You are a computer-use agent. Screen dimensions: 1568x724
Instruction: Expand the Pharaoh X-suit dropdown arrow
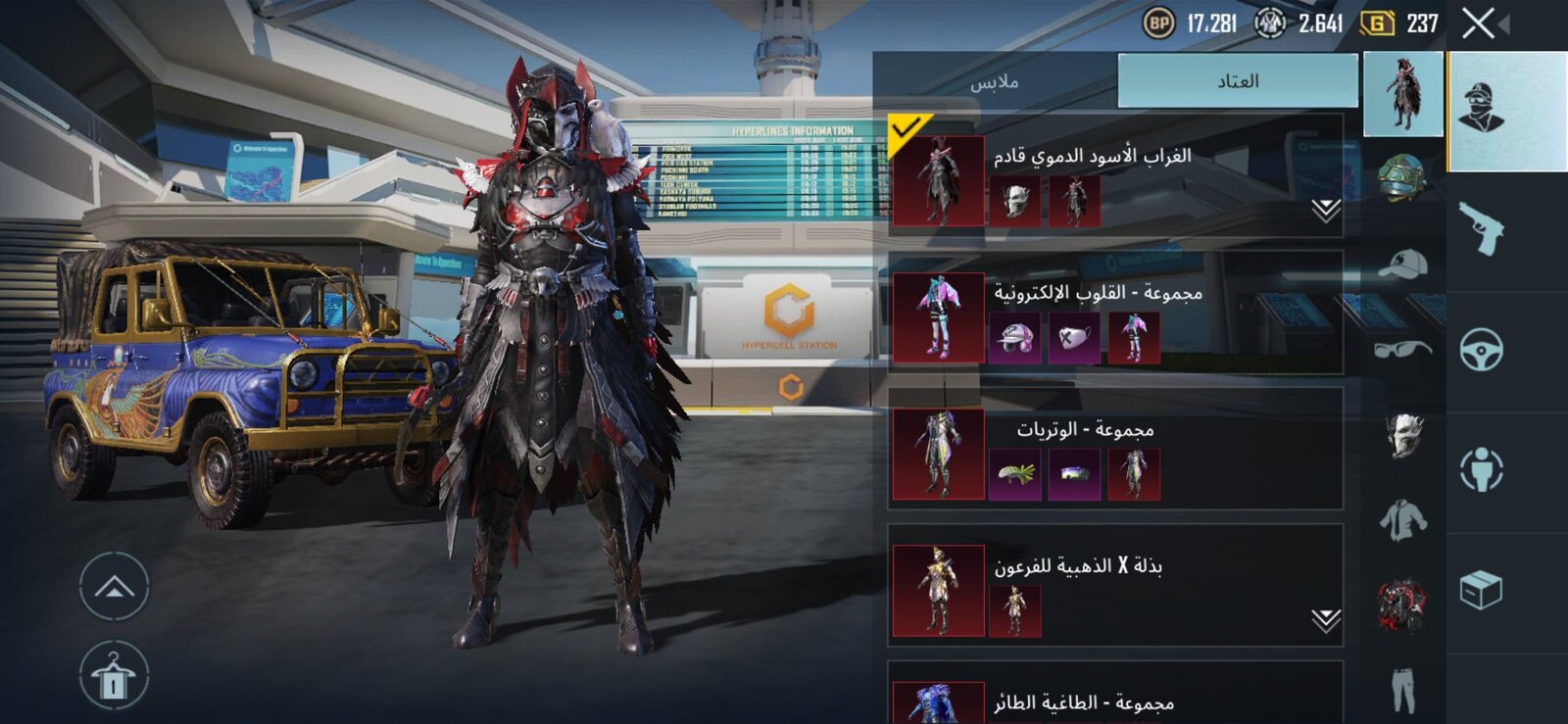1326,619
